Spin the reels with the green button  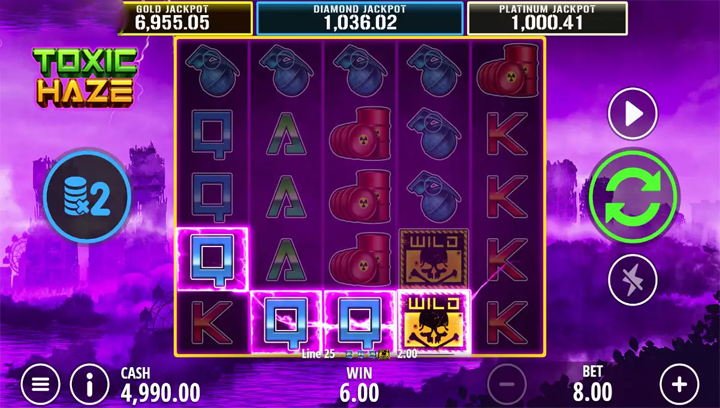click(x=633, y=194)
